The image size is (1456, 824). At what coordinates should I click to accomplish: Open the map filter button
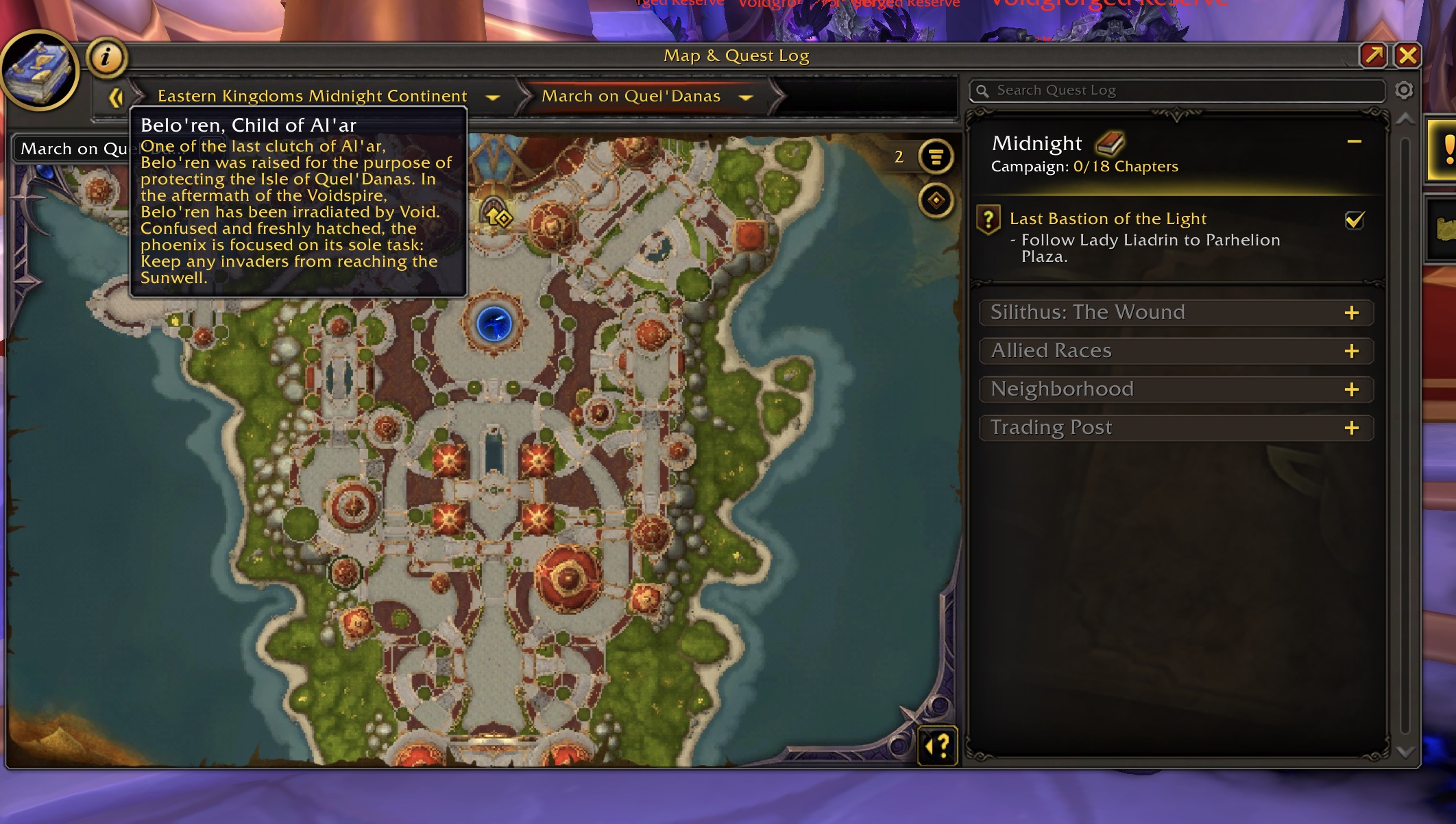936,157
